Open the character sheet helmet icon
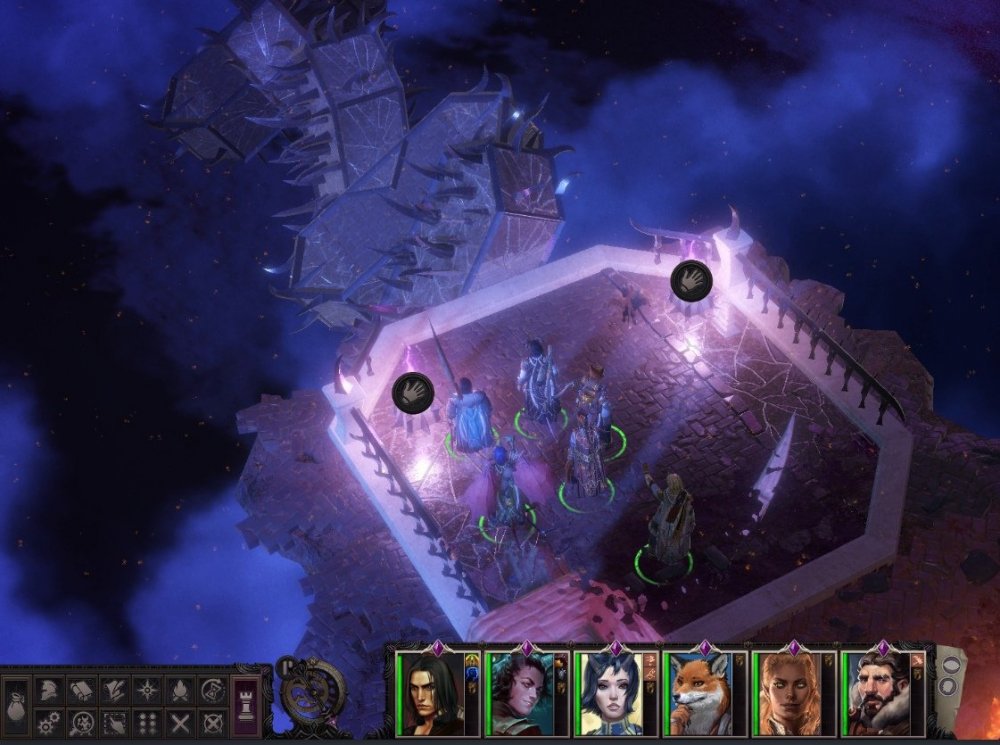This screenshot has height=745, width=1000. tap(47, 690)
